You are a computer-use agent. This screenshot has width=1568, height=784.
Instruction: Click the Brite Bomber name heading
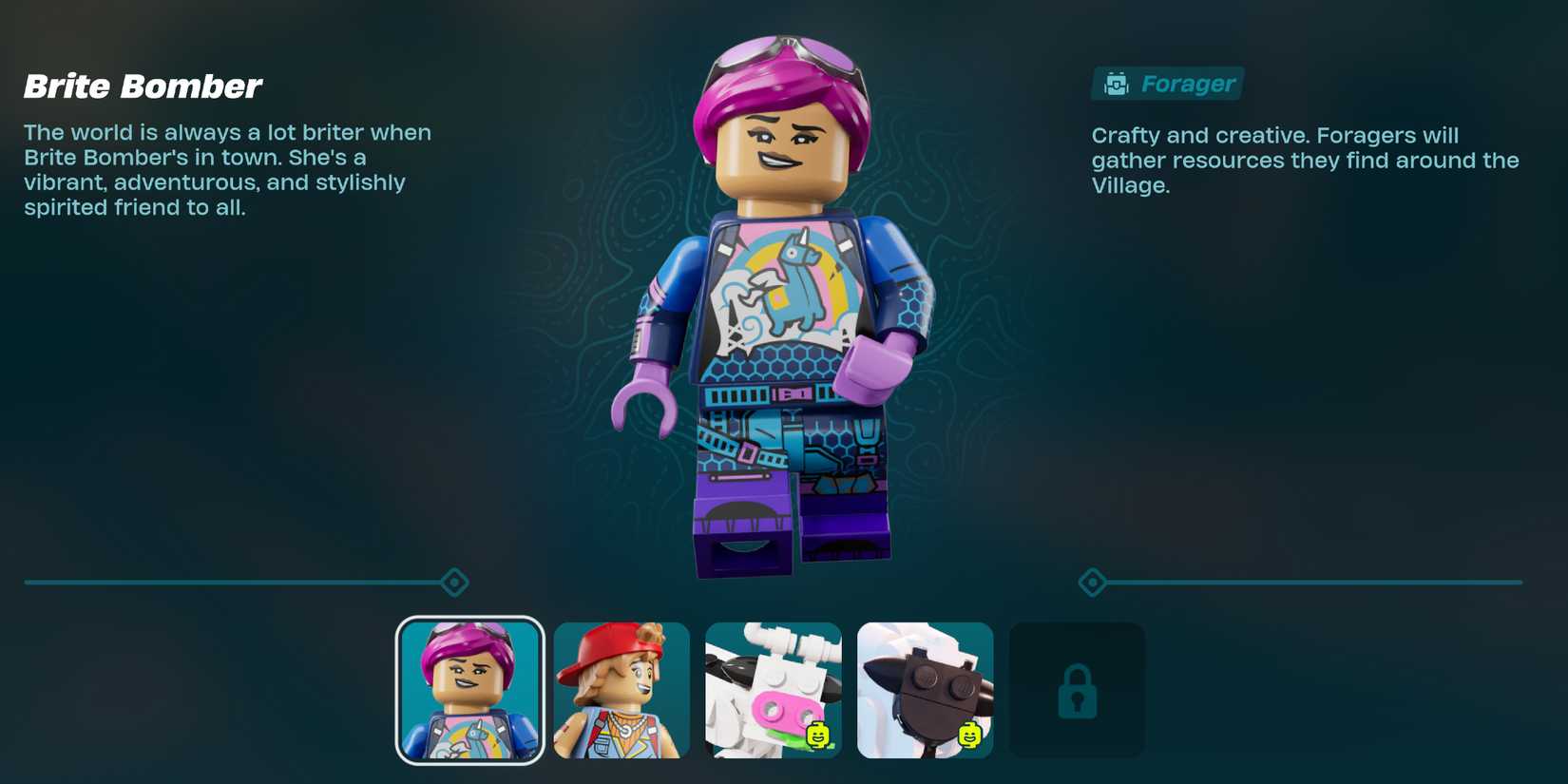click(143, 86)
